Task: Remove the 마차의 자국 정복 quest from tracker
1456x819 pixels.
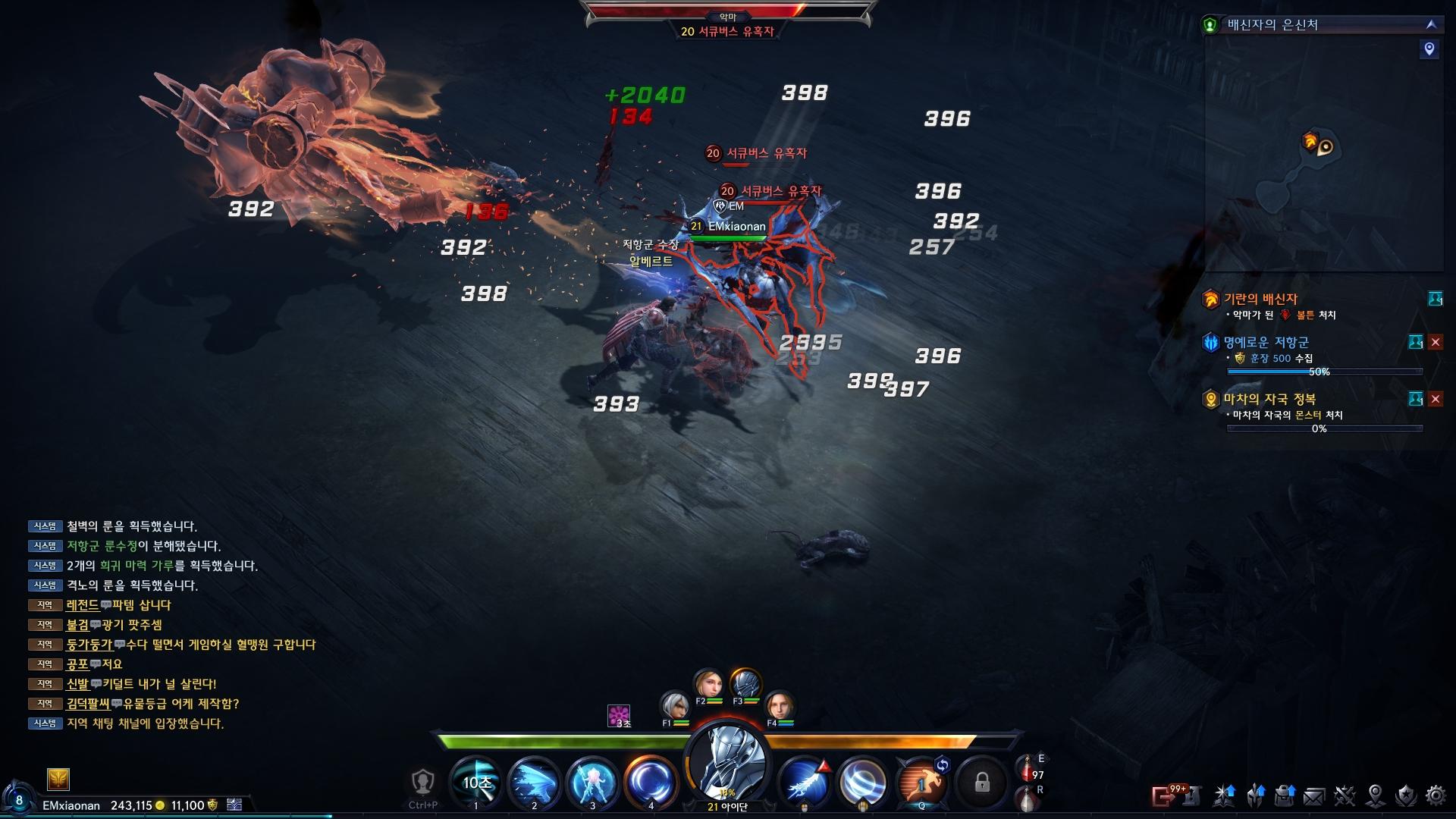Action: click(x=1436, y=399)
